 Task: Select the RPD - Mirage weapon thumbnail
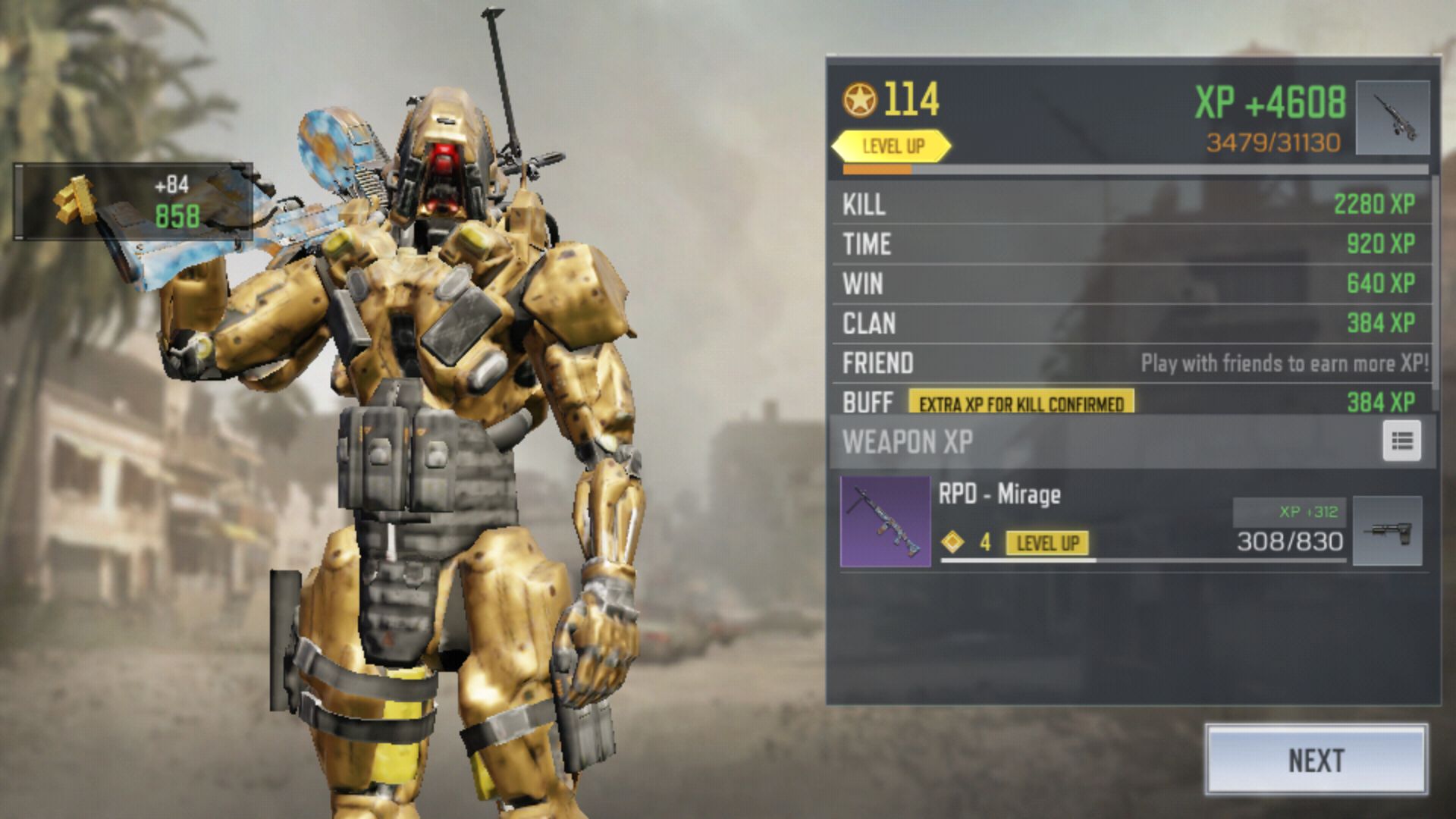click(x=885, y=522)
